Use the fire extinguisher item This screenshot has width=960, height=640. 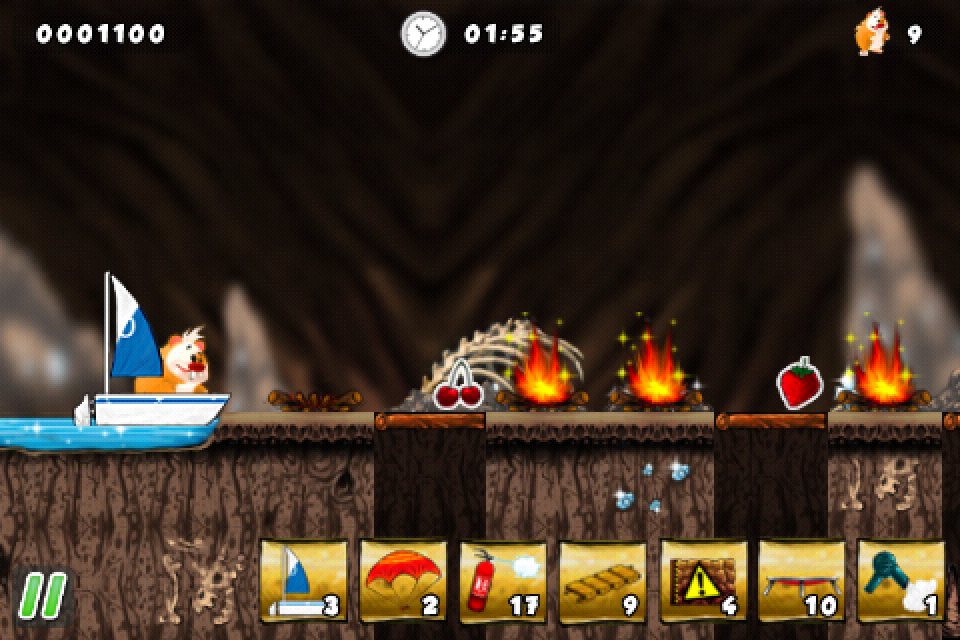[x=503, y=582]
